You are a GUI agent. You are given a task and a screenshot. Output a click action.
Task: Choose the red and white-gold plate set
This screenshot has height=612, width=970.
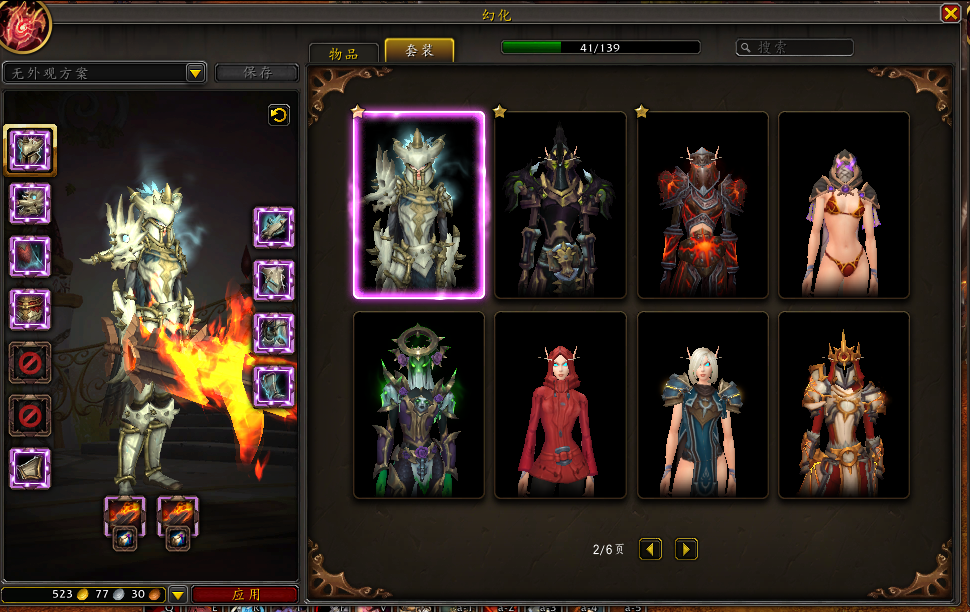click(843, 405)
